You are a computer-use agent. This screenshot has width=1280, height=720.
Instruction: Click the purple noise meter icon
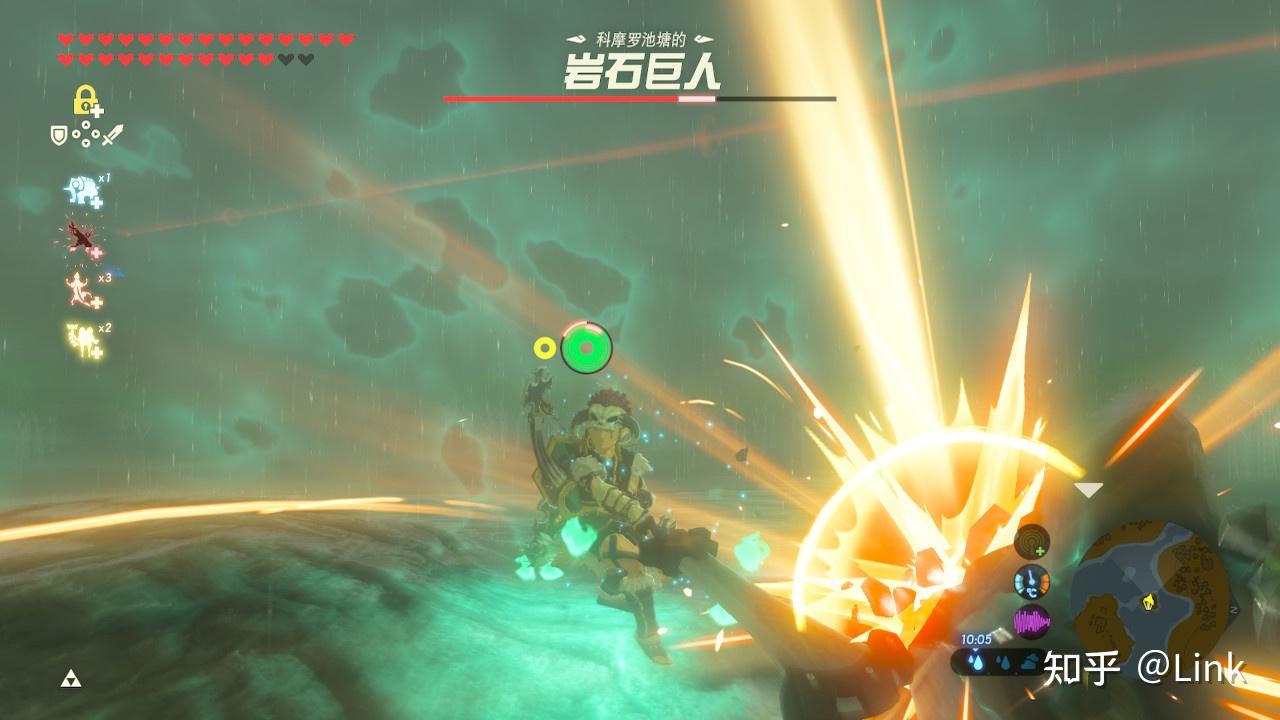point(1031,622)
